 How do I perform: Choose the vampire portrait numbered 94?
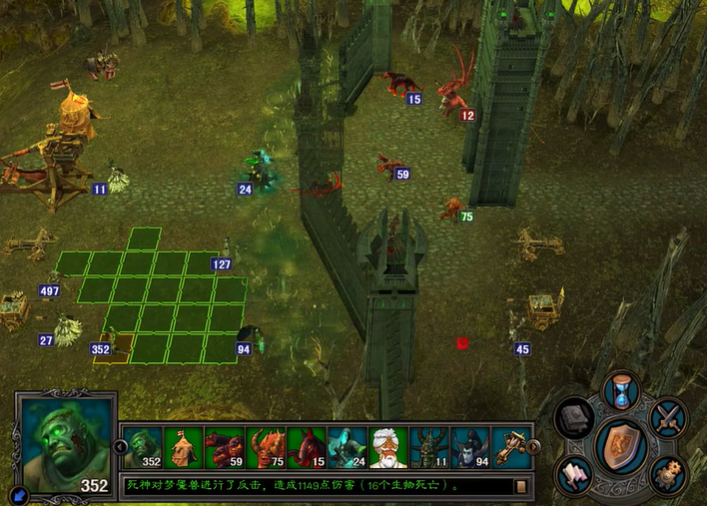coord(471,448)
